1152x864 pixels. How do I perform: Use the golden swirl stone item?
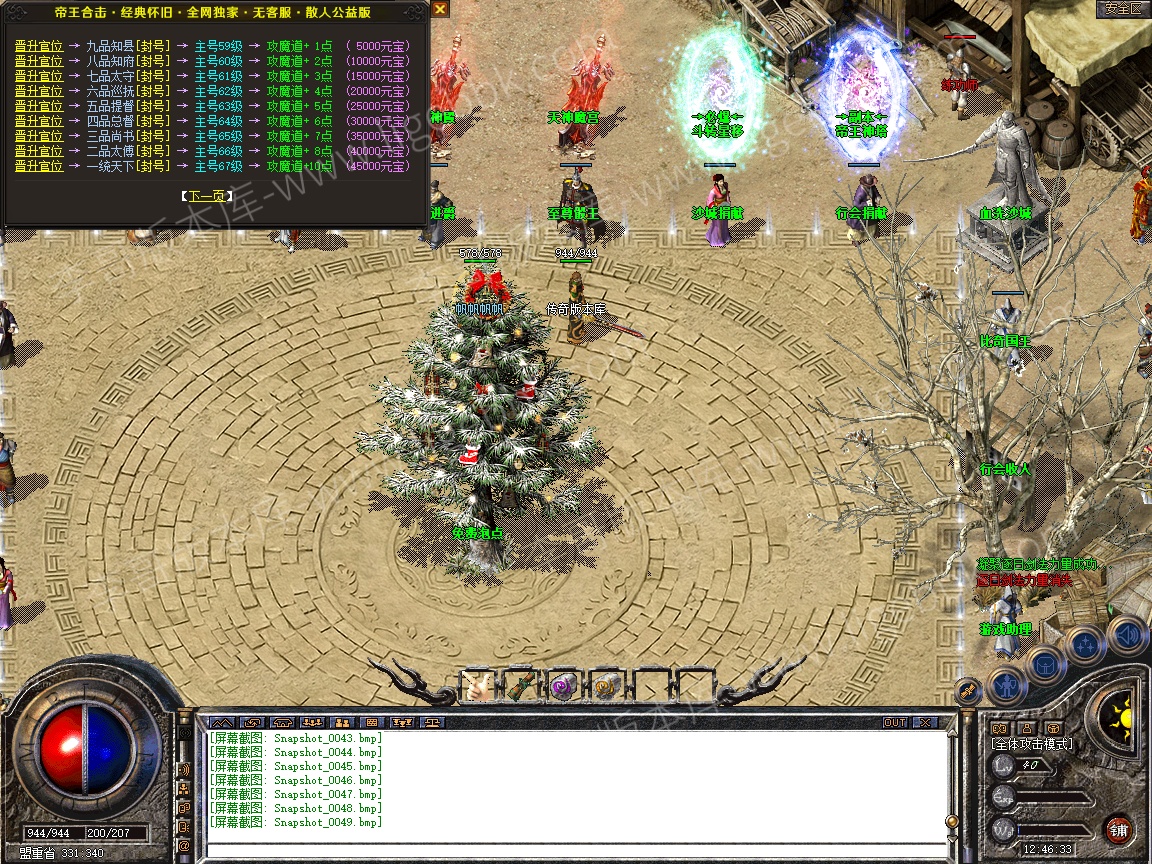(x=605, y=686)
